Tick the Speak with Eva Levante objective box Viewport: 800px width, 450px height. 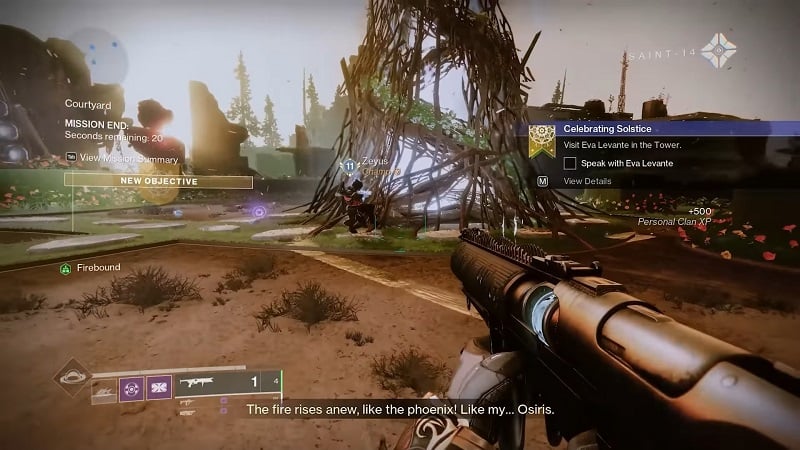(570, 163)
